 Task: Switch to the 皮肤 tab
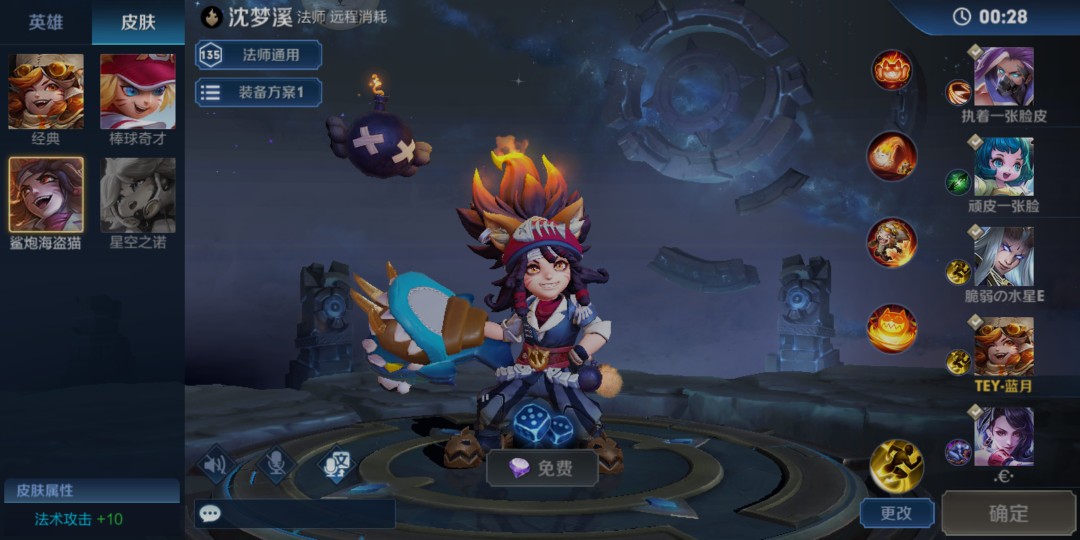tap(138, 22)
